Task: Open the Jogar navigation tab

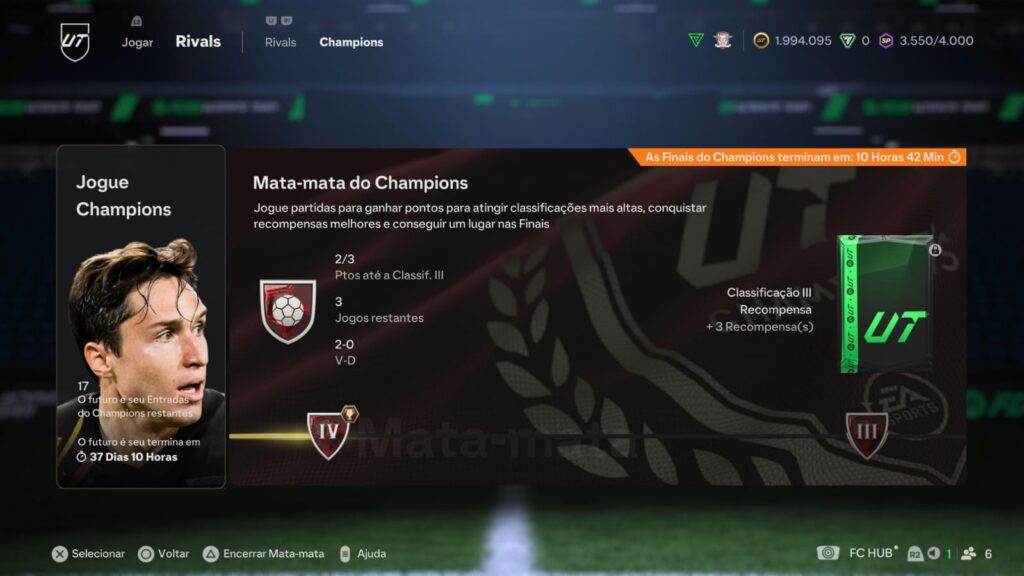Action: pyautogui.click(x=137, y=42)
